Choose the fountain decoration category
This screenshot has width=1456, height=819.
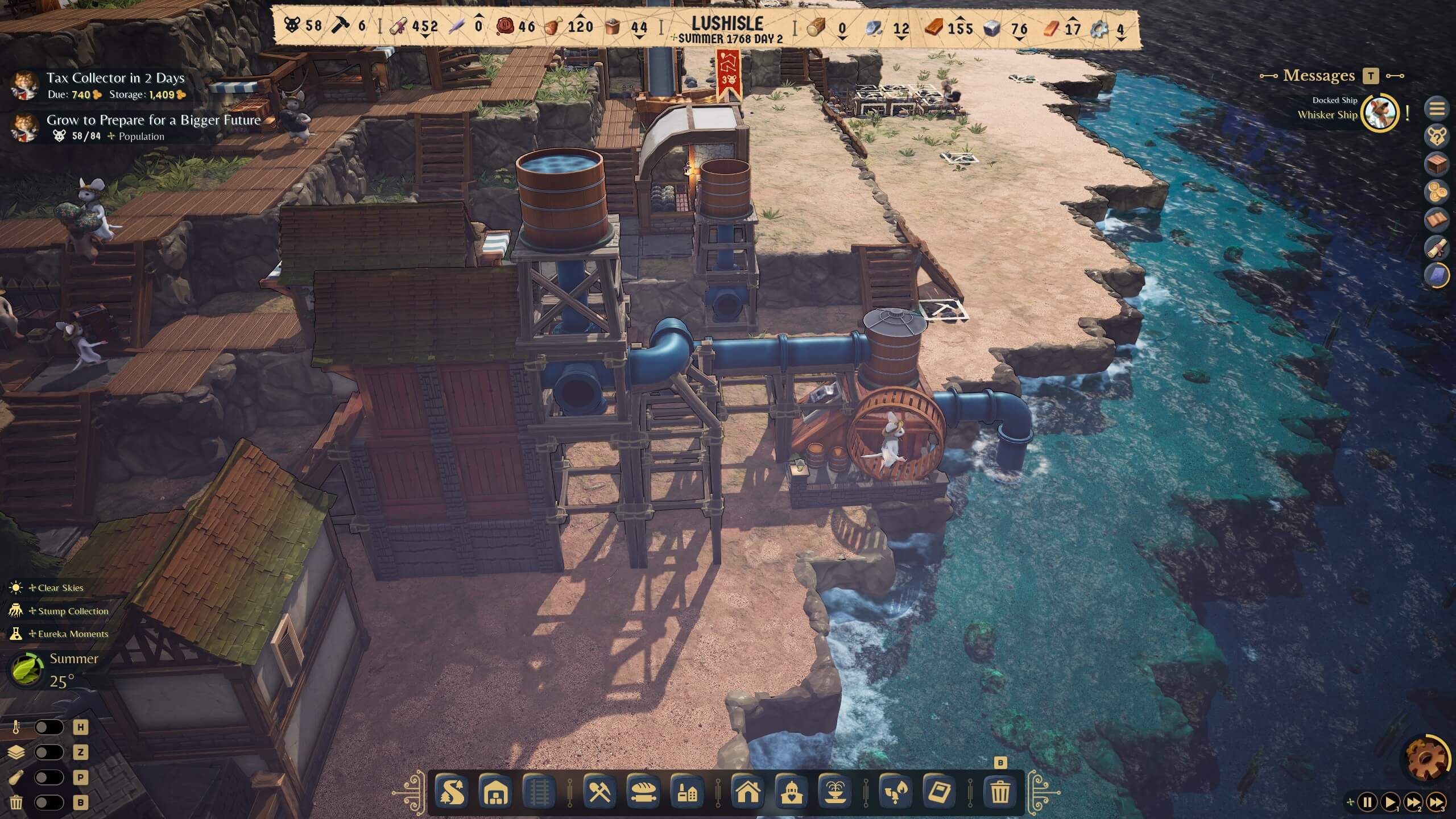835,792
